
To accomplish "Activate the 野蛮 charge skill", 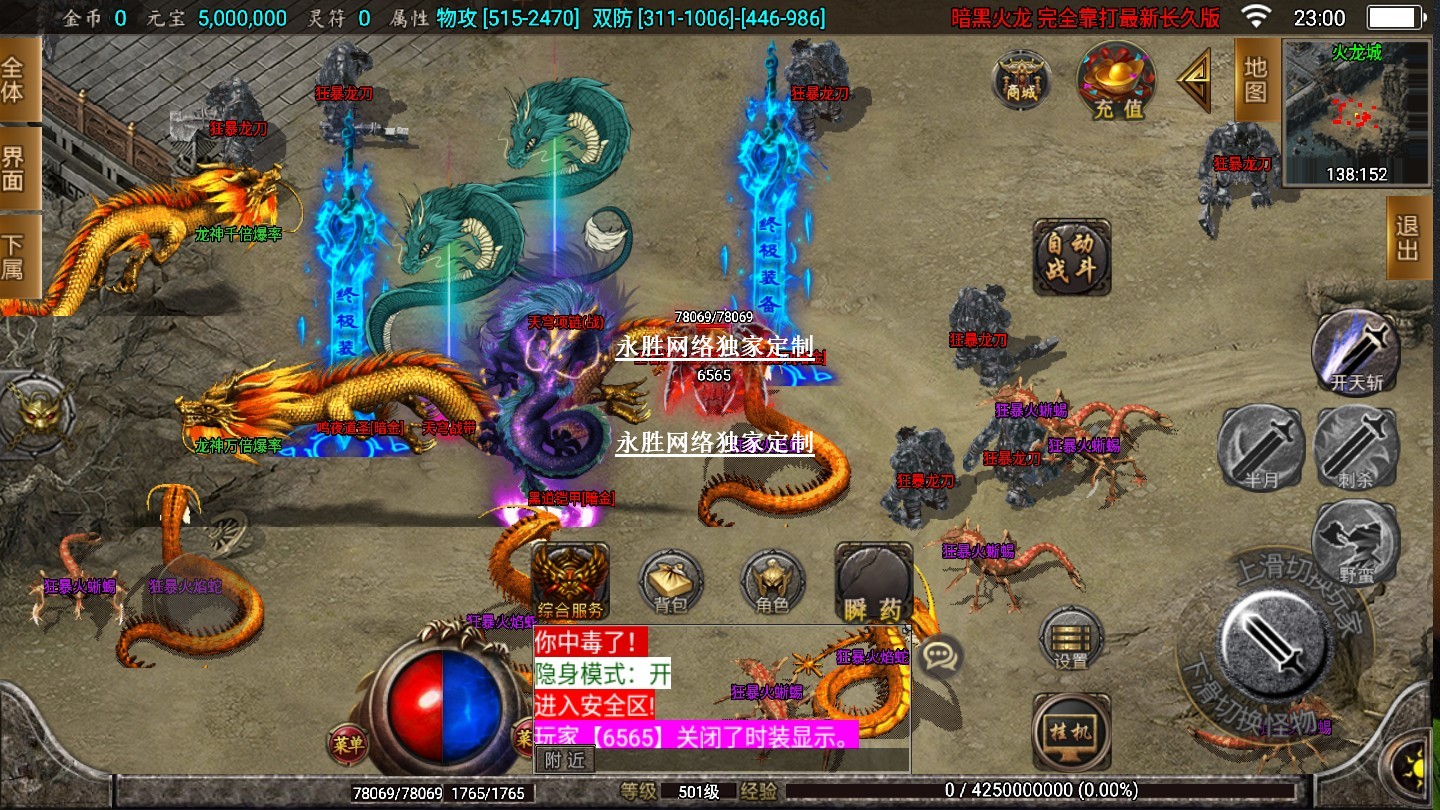I will tap(1355, 541).
